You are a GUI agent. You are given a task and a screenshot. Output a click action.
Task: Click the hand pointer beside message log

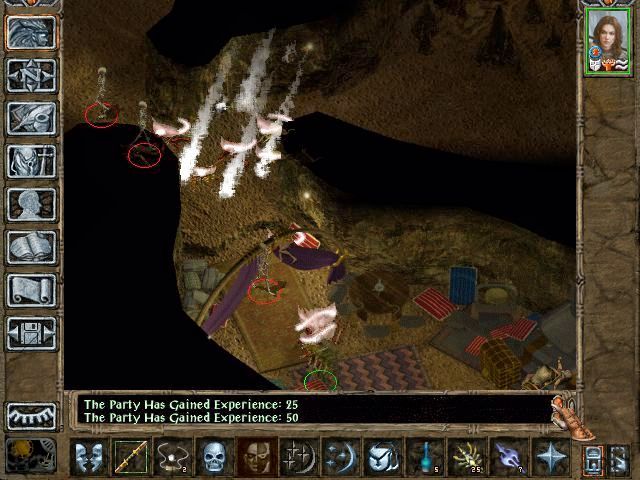pyautogui.click(x=573, y=416)
